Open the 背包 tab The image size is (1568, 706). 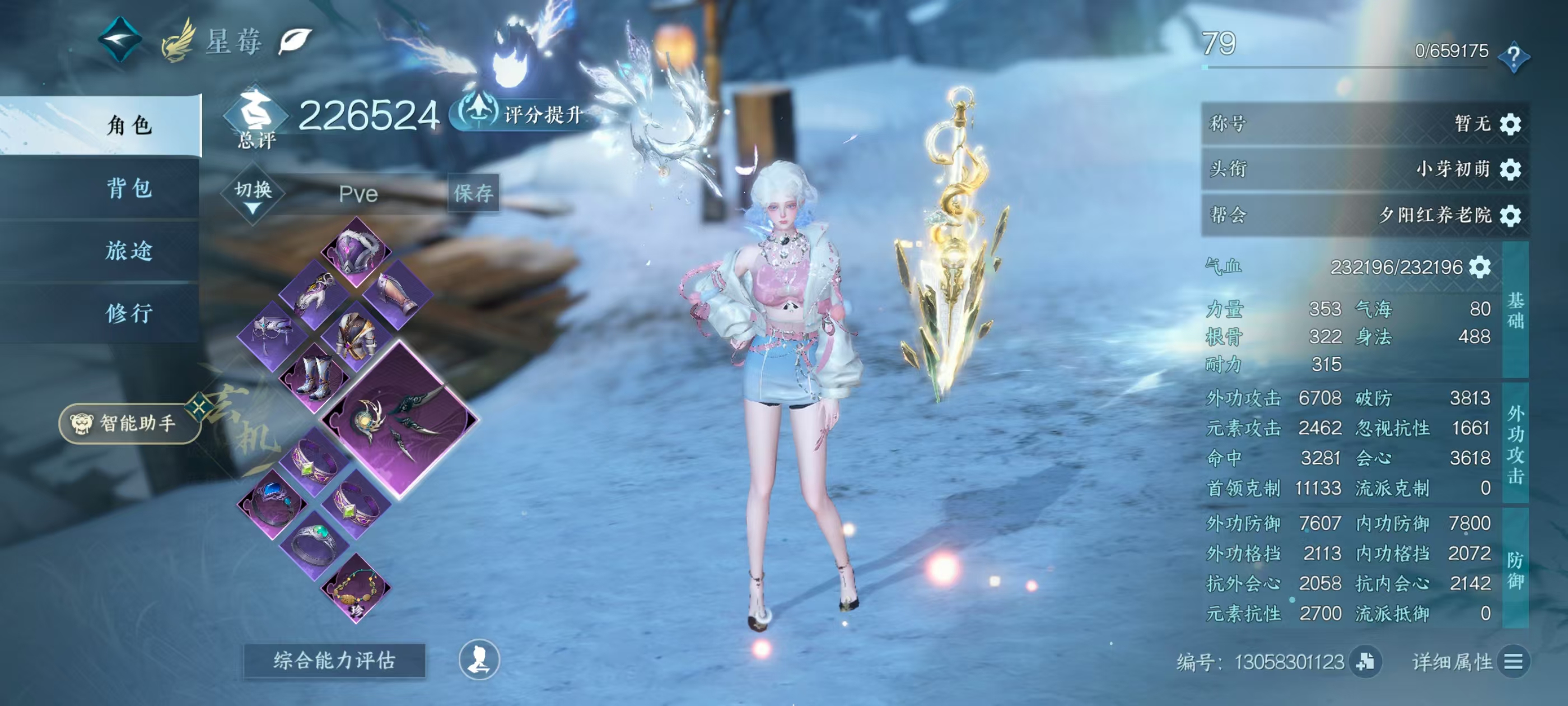click(x=128, y=188)
